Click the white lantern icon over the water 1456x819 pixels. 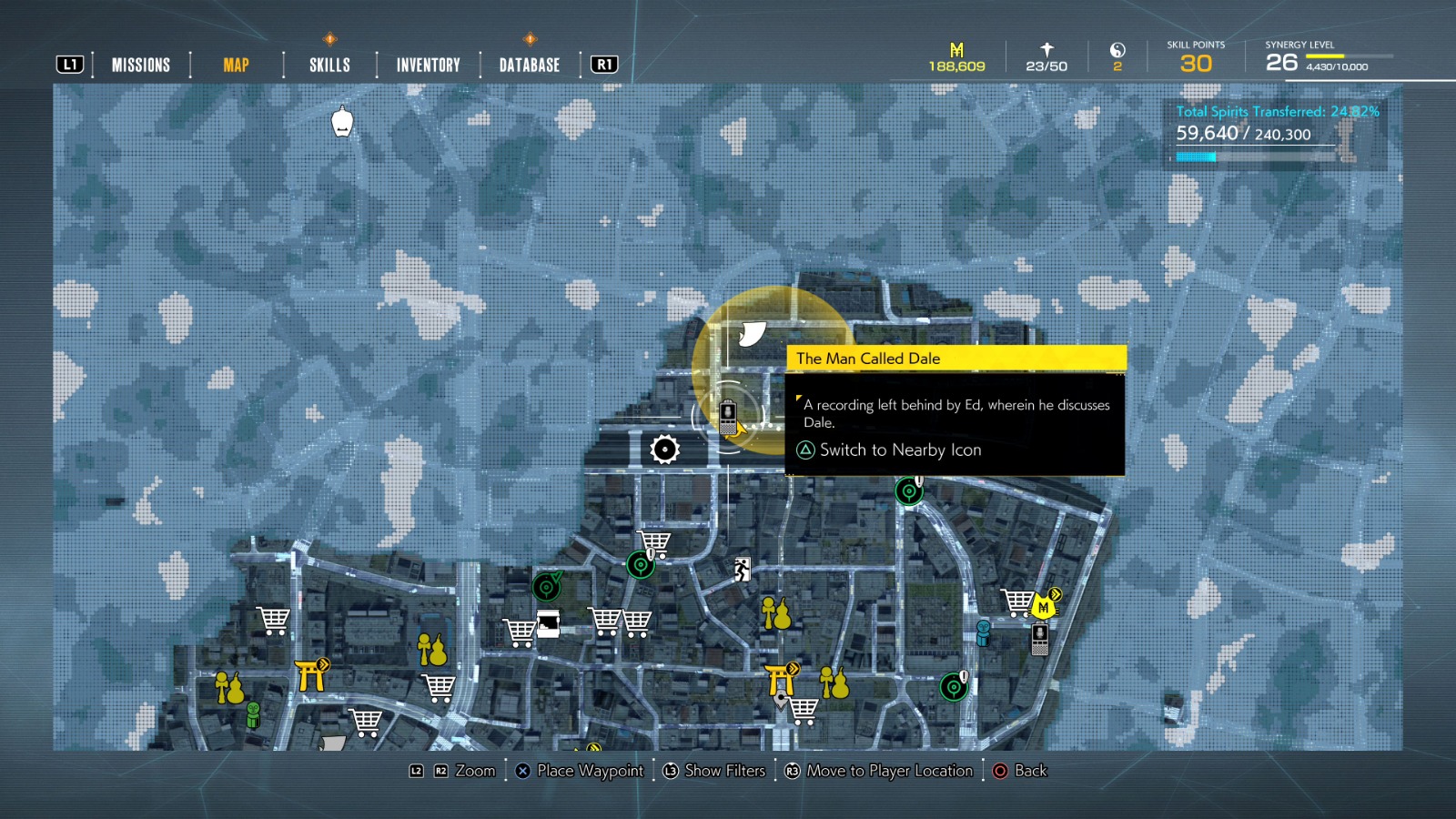(343, 121)
